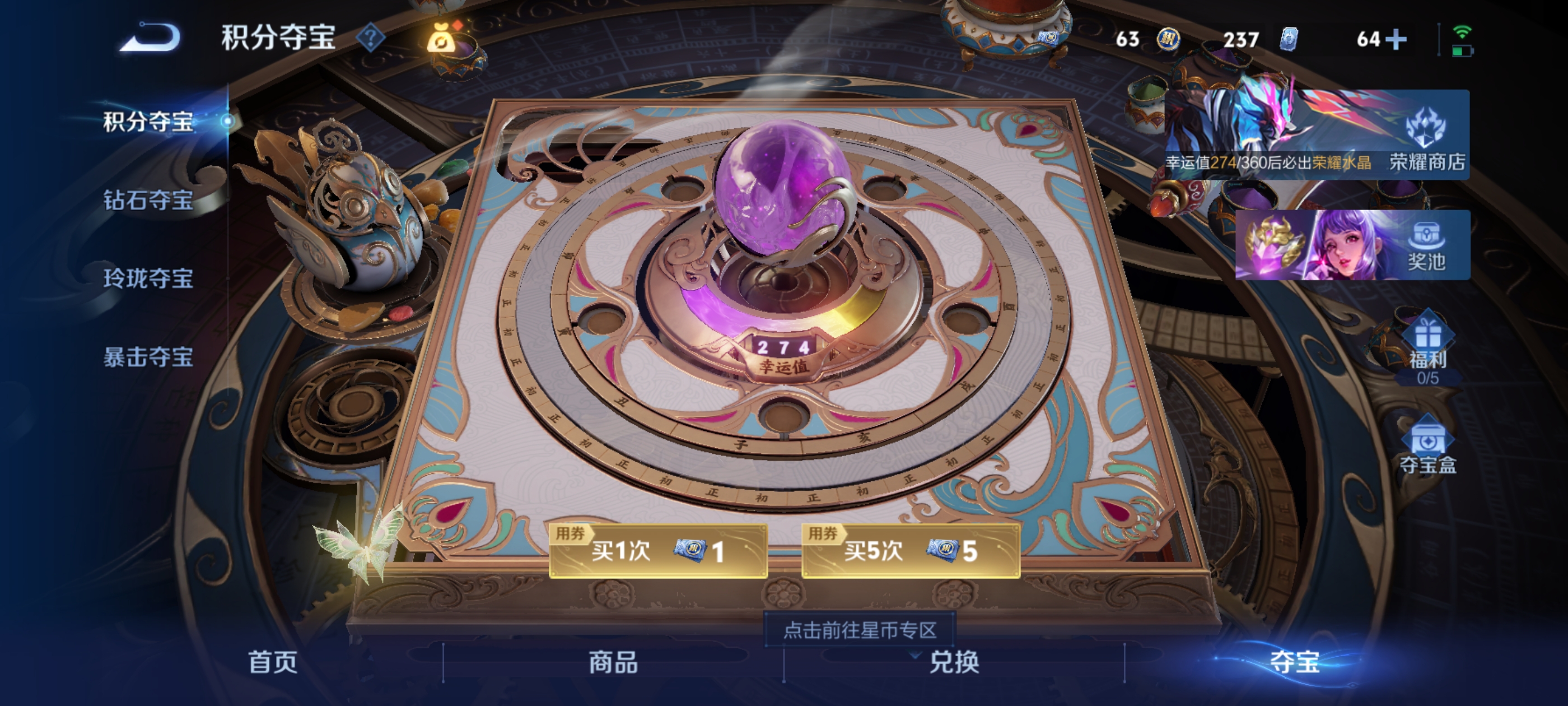The width and height of the screenshot is (1568, 706).
Task: Click the money bag icon near the title
Action: click(441, 38)
